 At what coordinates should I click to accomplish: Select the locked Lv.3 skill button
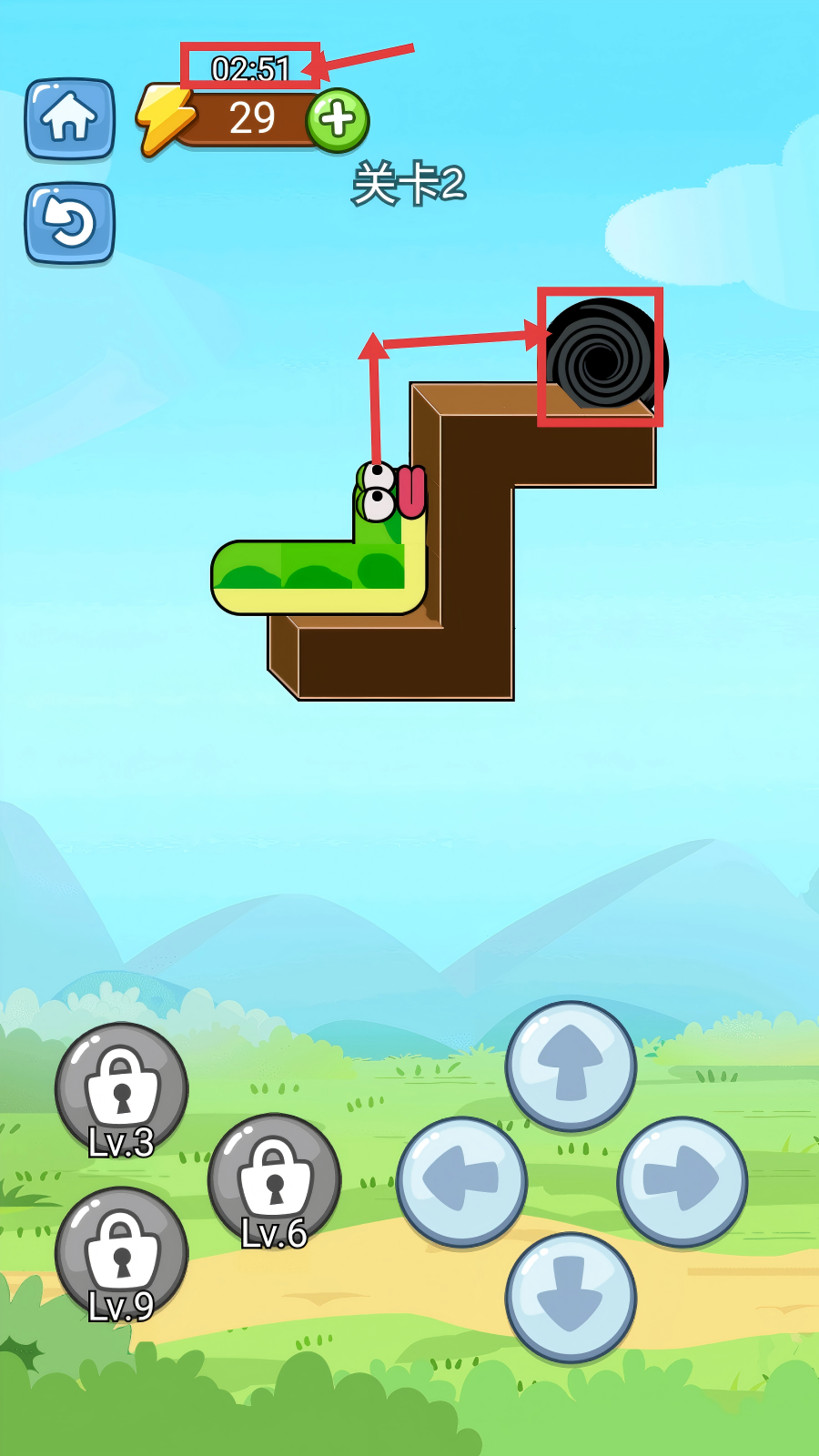[121, 1089]
